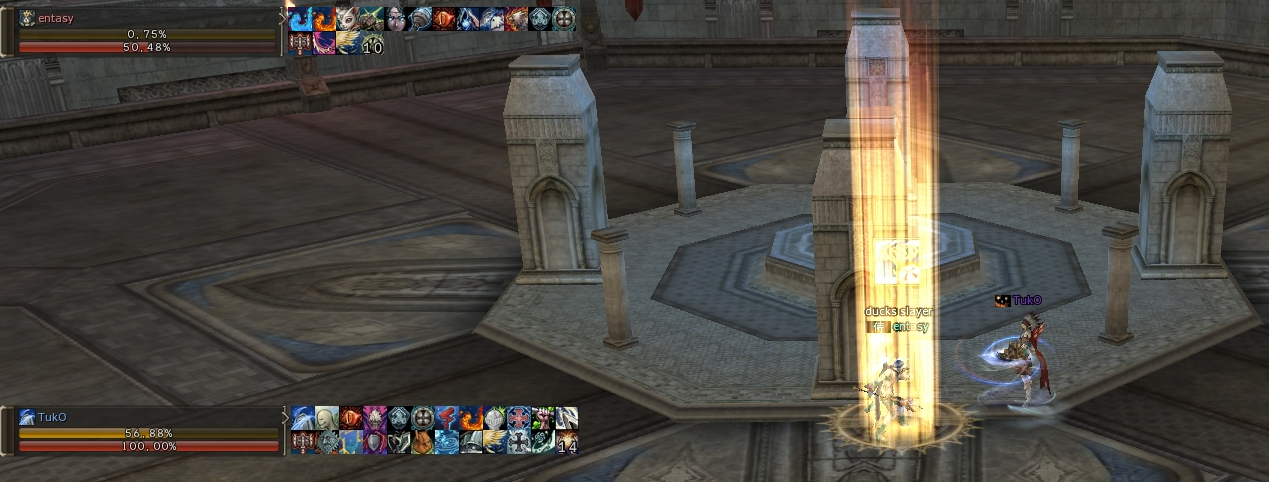Click the red cross shield buff on TukO
The height and width of the screenshot is (482, 1269).
click(519, 418)
